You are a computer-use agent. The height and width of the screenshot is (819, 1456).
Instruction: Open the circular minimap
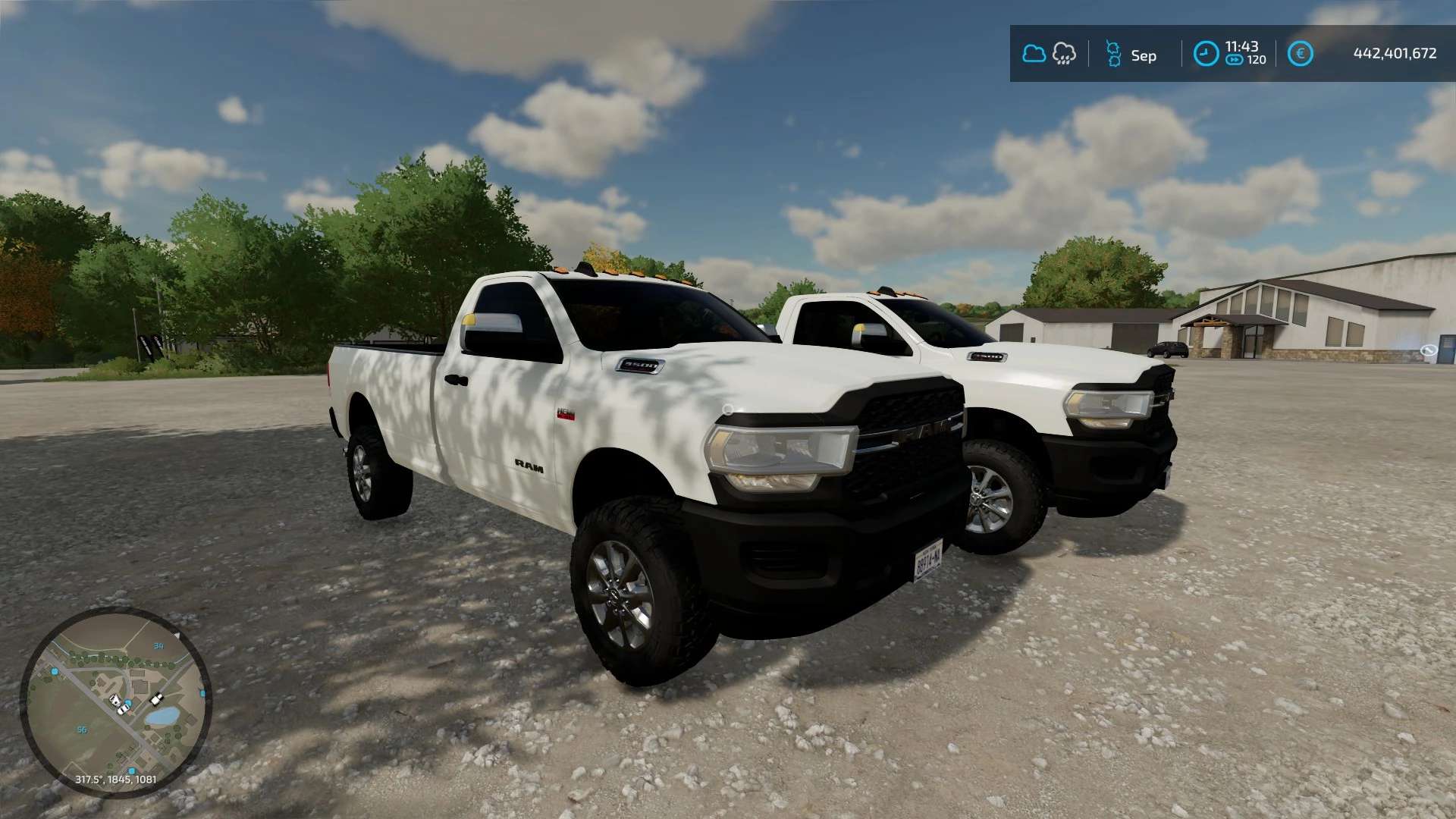tap(115, 701)
